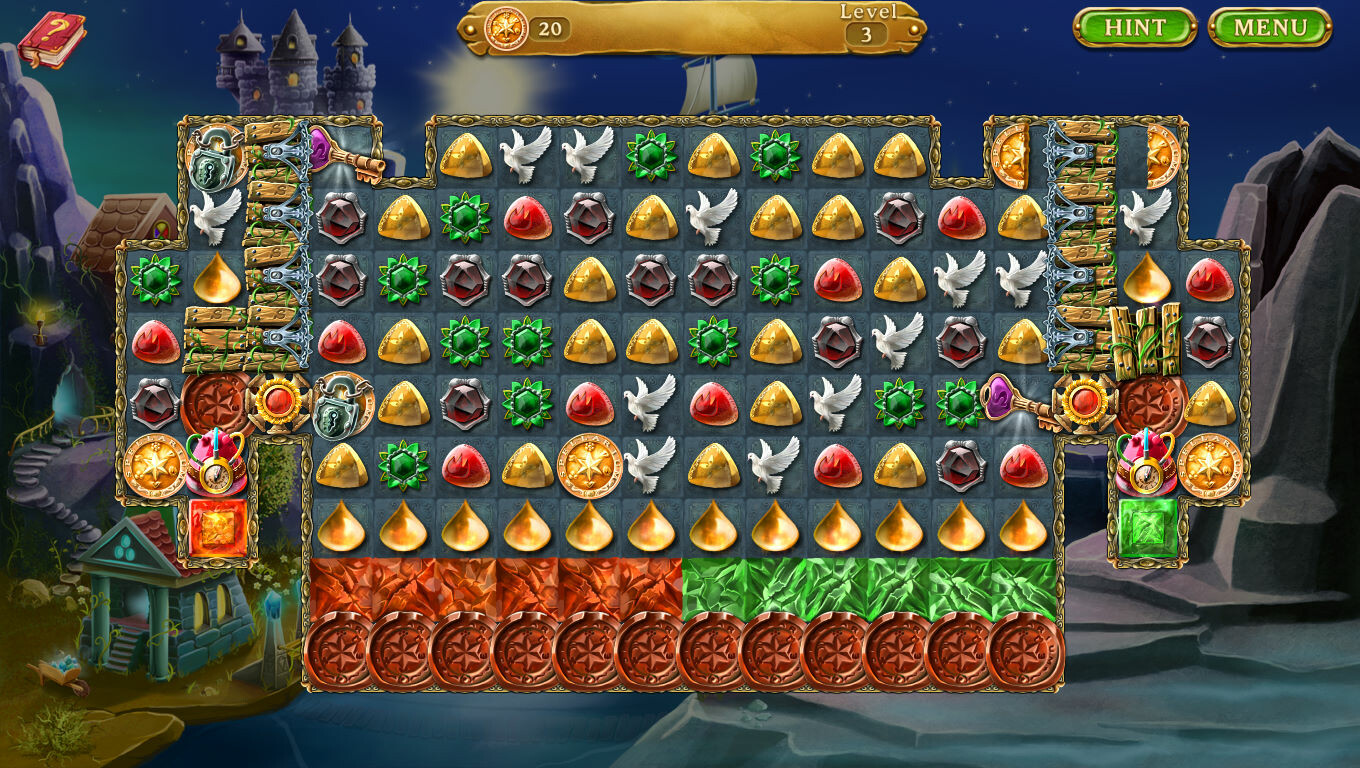This screenshot has height=768, width=1360.
Task: Open the game Menu
Action: (1272, 28)
